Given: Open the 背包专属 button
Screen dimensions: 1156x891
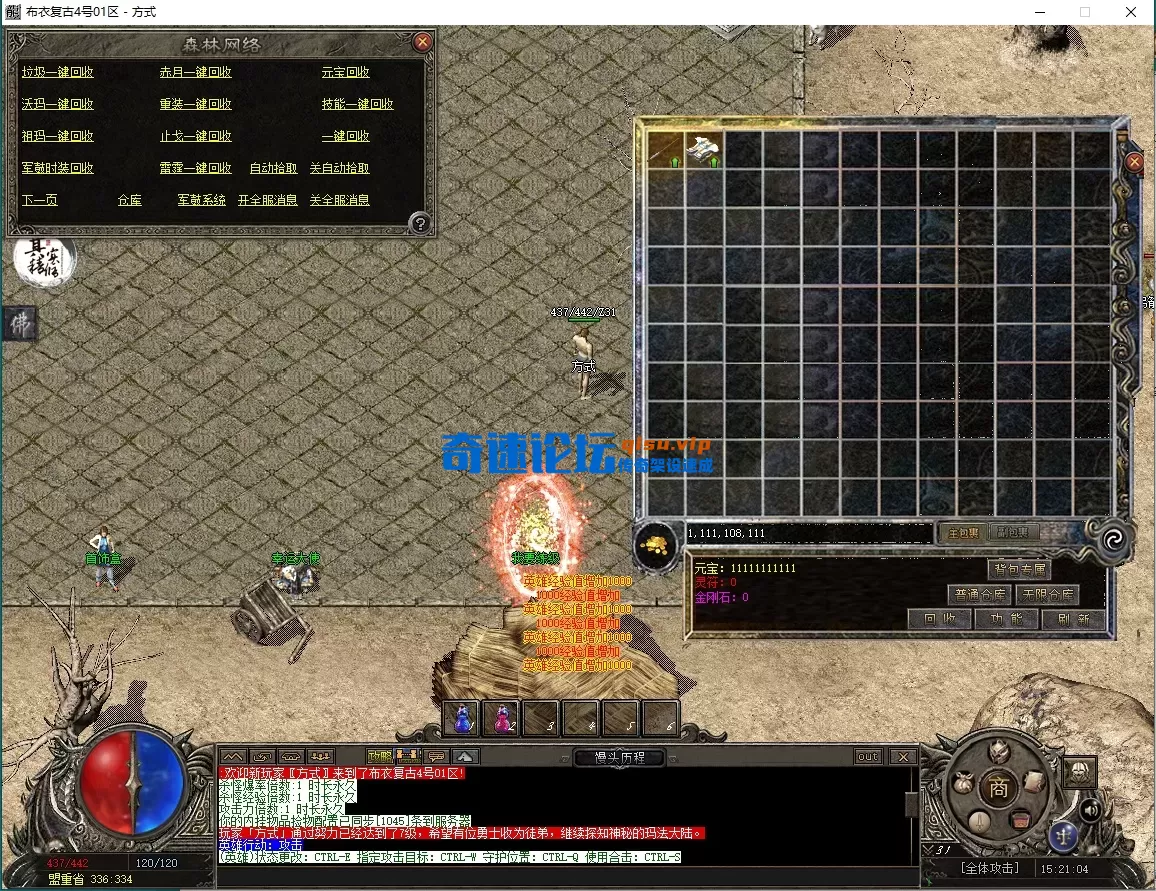Looking at the screenshot, I should (x=1020, y=570).
